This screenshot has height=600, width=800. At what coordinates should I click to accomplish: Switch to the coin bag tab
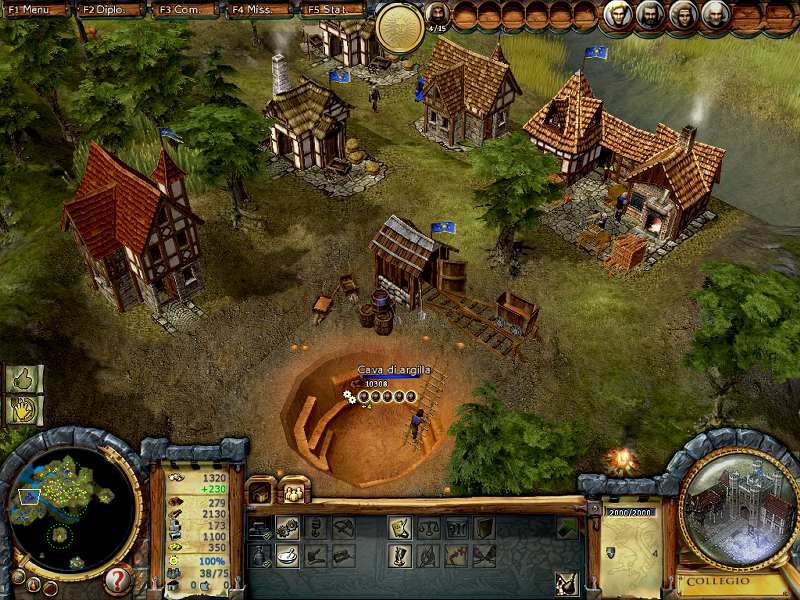click(295, 490)
